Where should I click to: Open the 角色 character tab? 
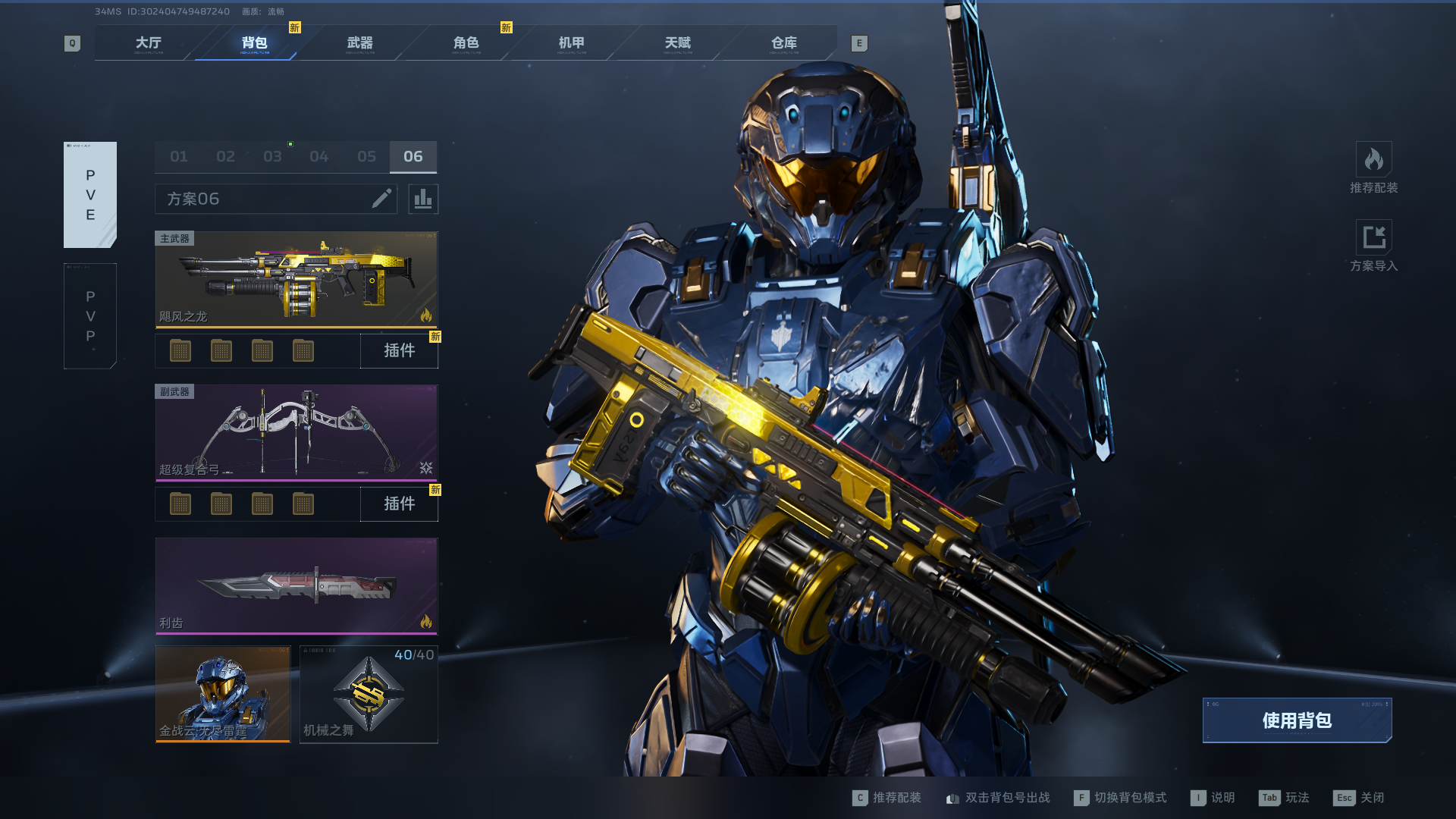click(466, 43)
